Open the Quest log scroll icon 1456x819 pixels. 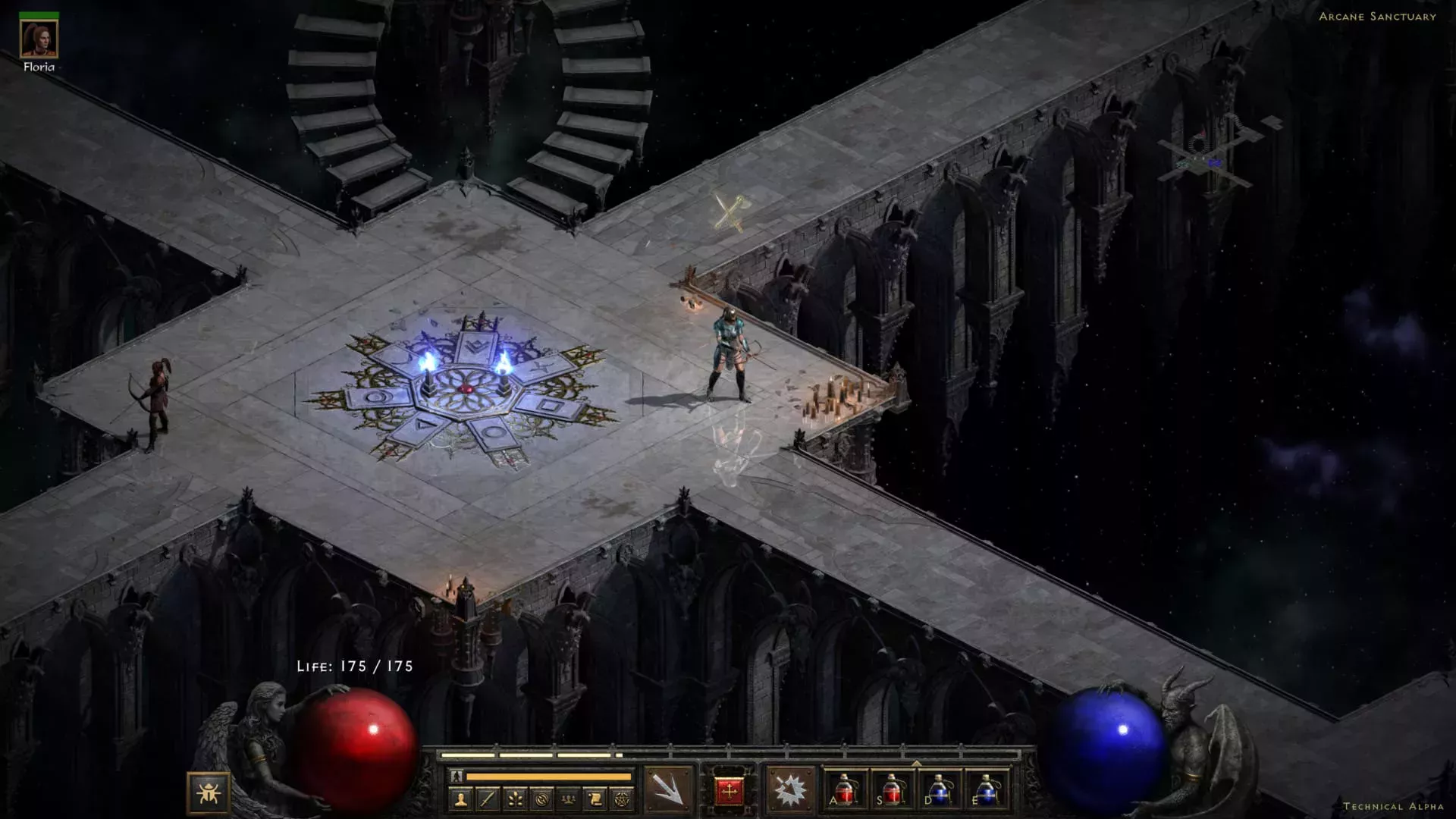(596, 799)
